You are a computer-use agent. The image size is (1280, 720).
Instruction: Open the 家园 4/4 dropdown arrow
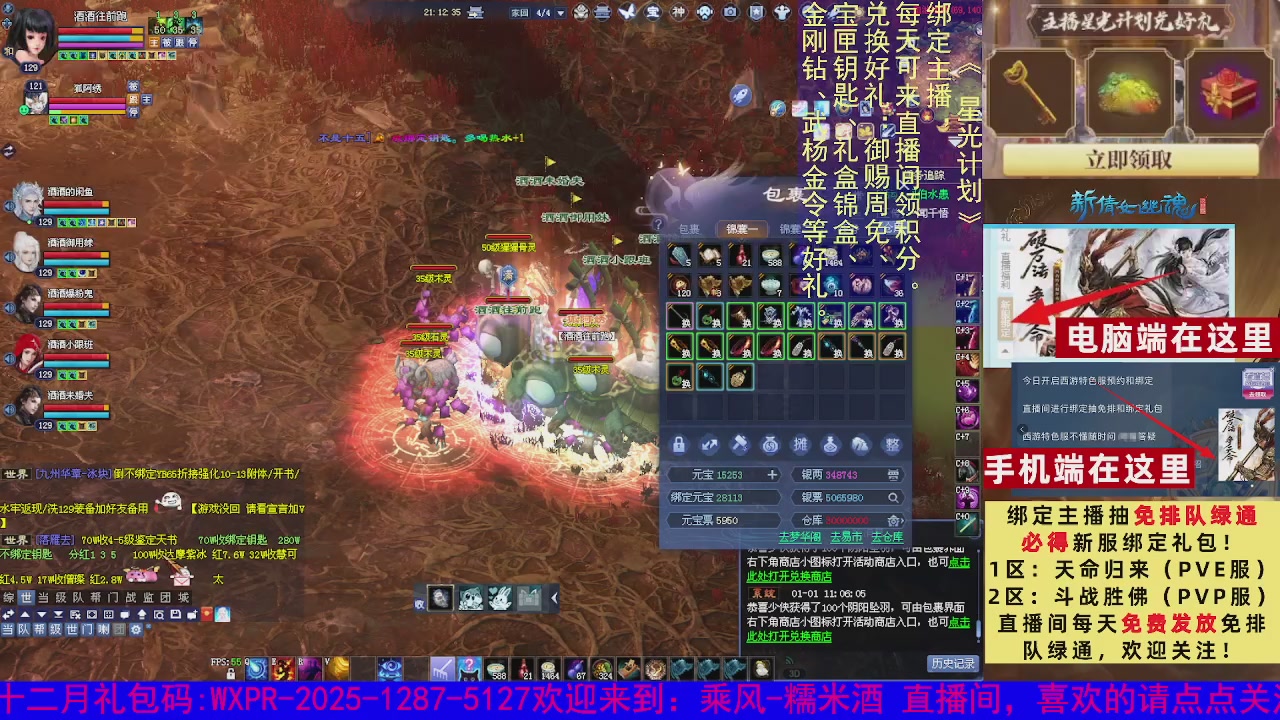click(x=560, y=11)
